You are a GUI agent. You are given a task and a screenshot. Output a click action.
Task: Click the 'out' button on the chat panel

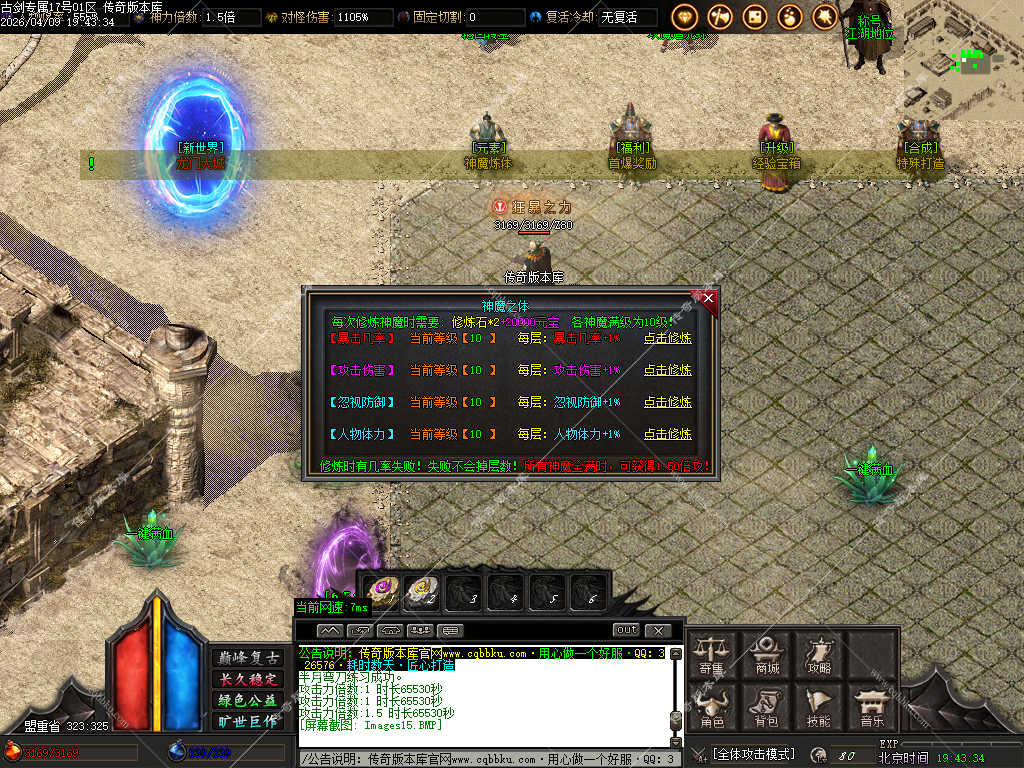pyautogui.click(x=626, y=630)
